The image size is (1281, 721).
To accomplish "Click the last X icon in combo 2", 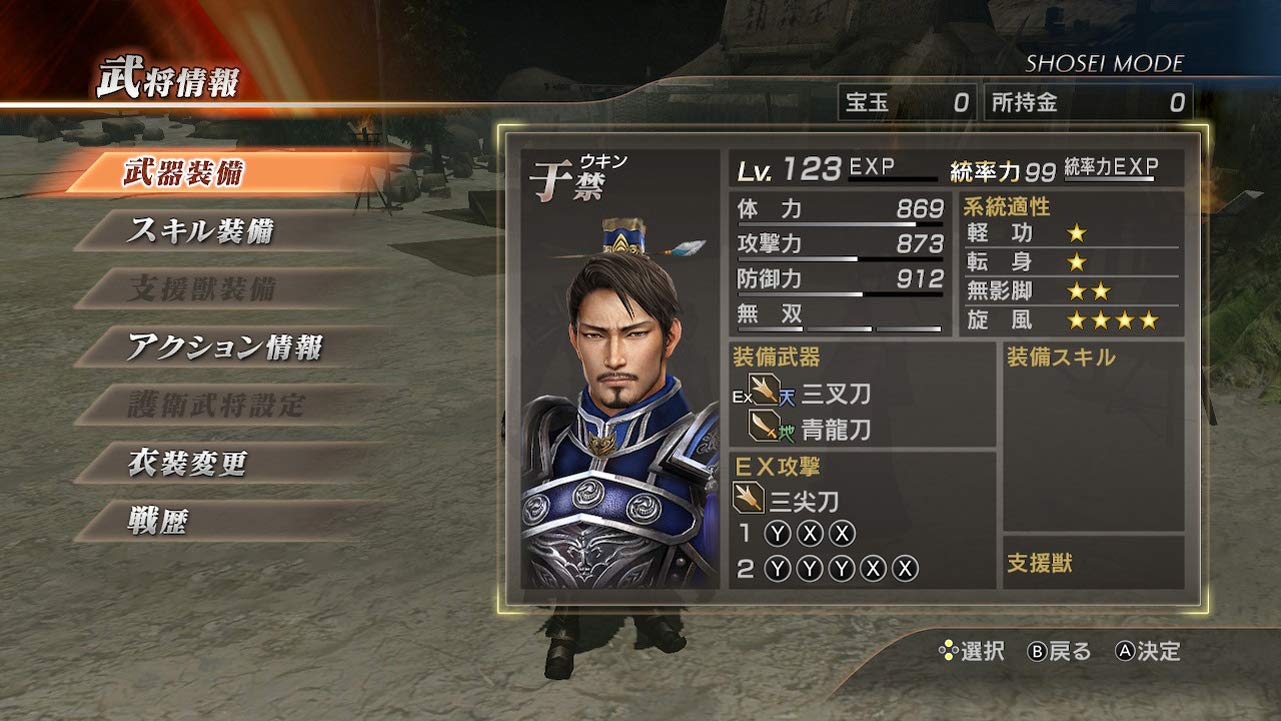I will click(903, 569).
